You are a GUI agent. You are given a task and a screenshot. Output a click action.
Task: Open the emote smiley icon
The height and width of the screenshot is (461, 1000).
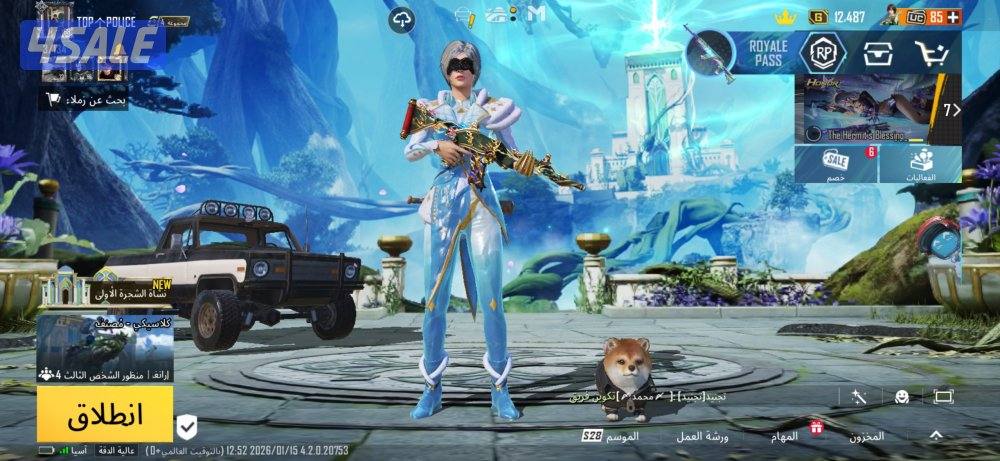[x=901, y=397]
